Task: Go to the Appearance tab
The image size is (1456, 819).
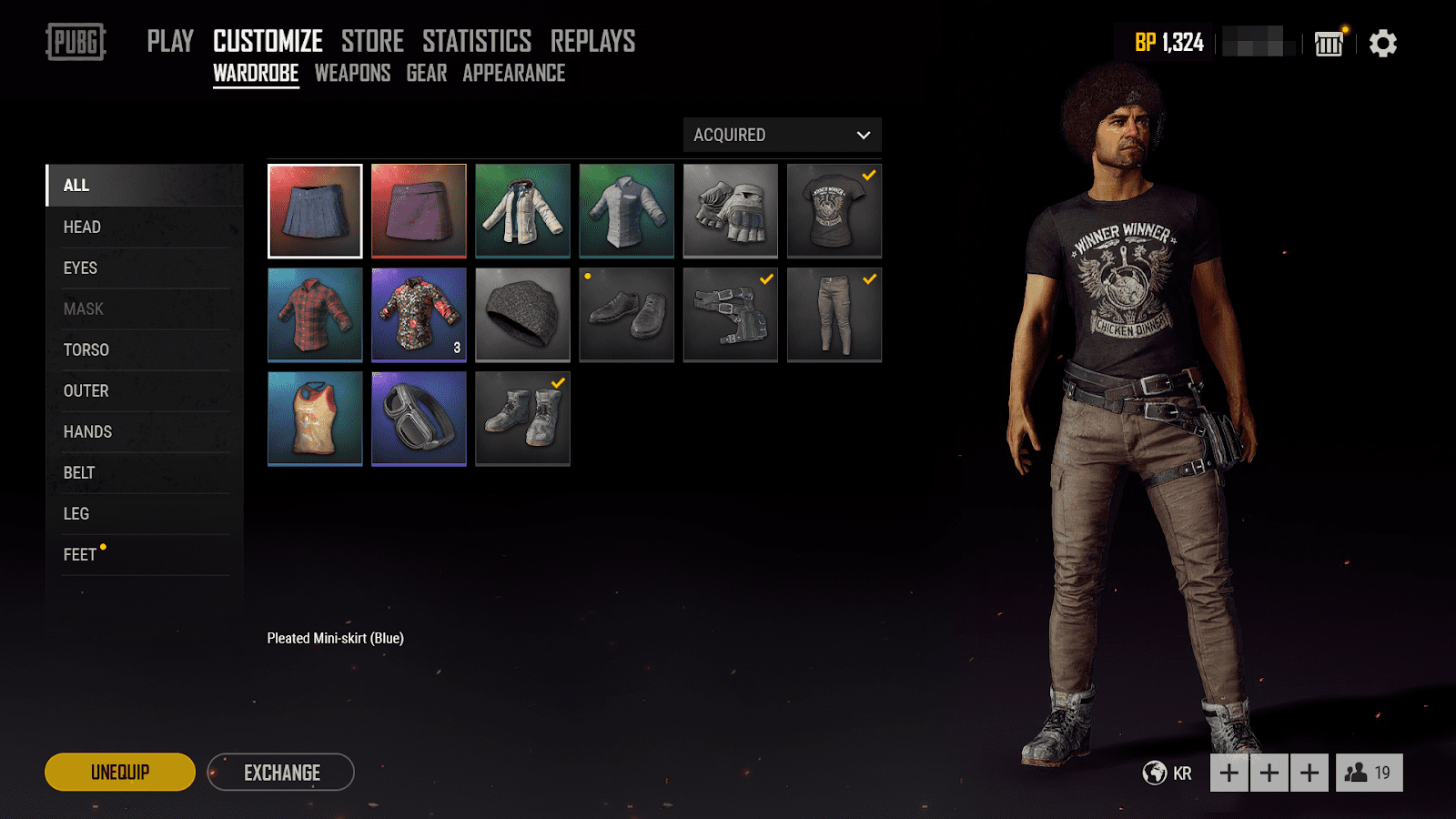Action: point(513,74)
